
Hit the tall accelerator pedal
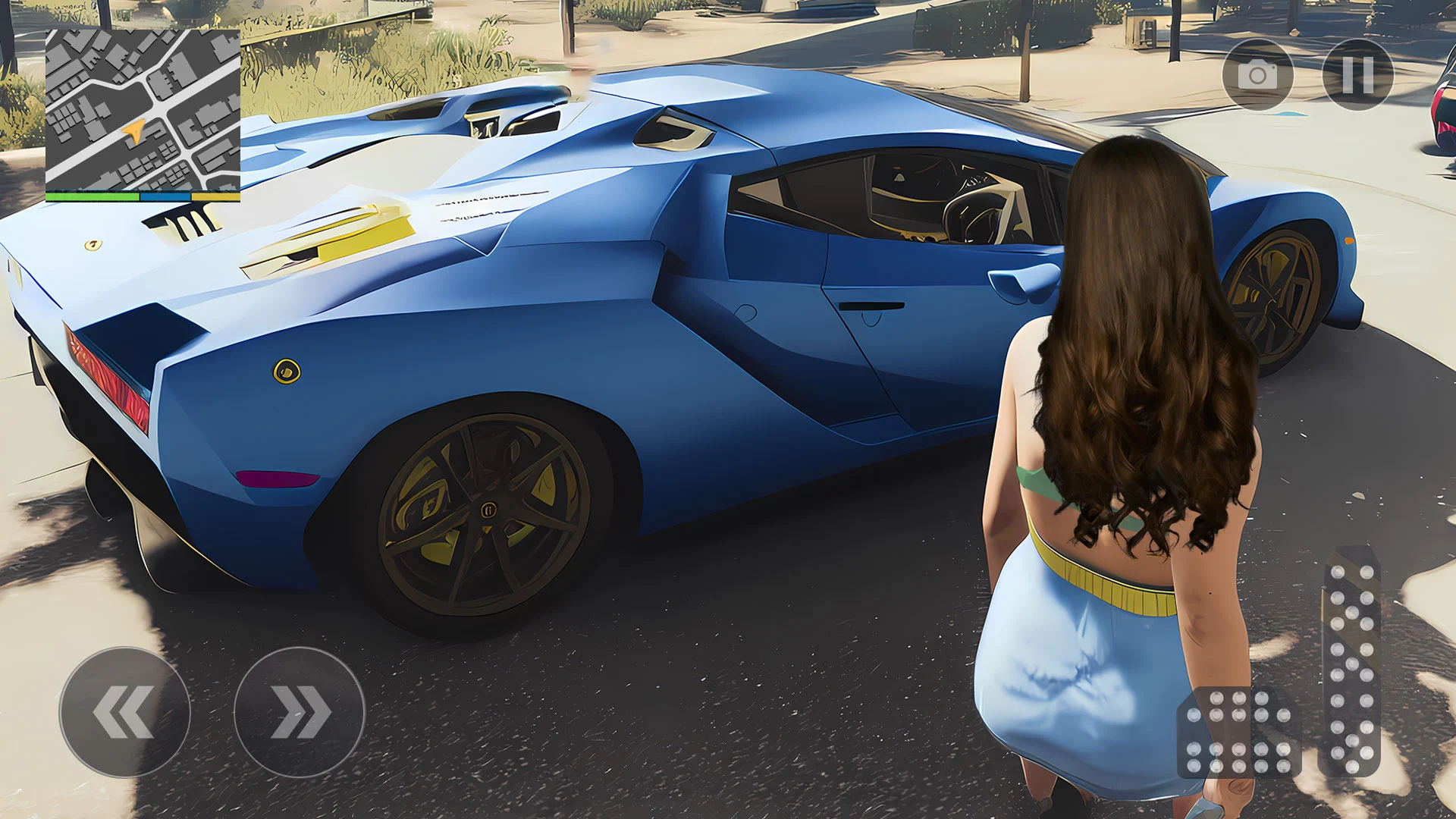[1351, 661]
